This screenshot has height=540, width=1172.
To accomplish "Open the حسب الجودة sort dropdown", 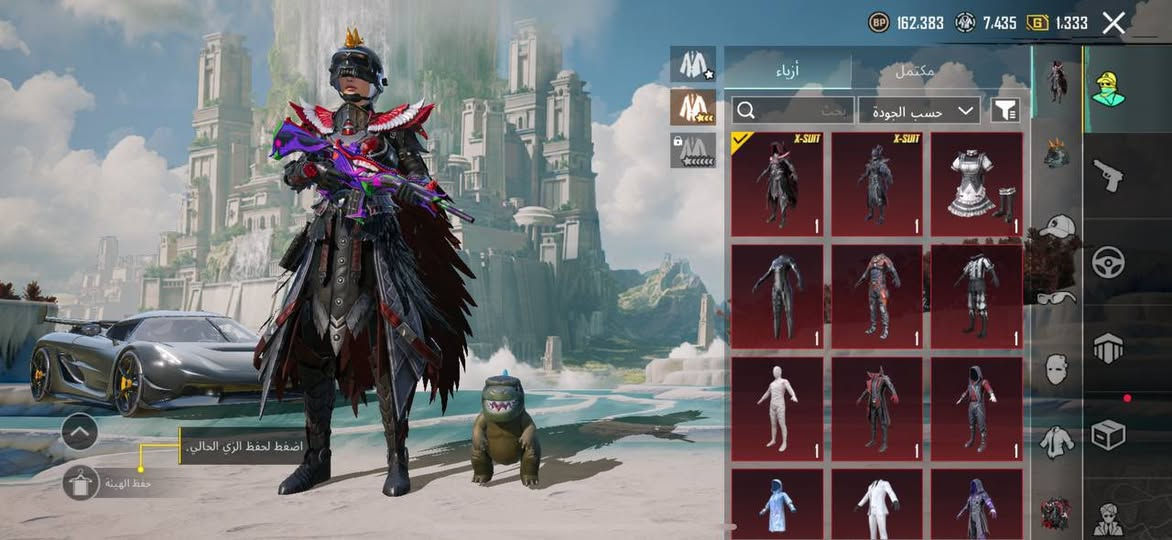I will tap(919, 110).
